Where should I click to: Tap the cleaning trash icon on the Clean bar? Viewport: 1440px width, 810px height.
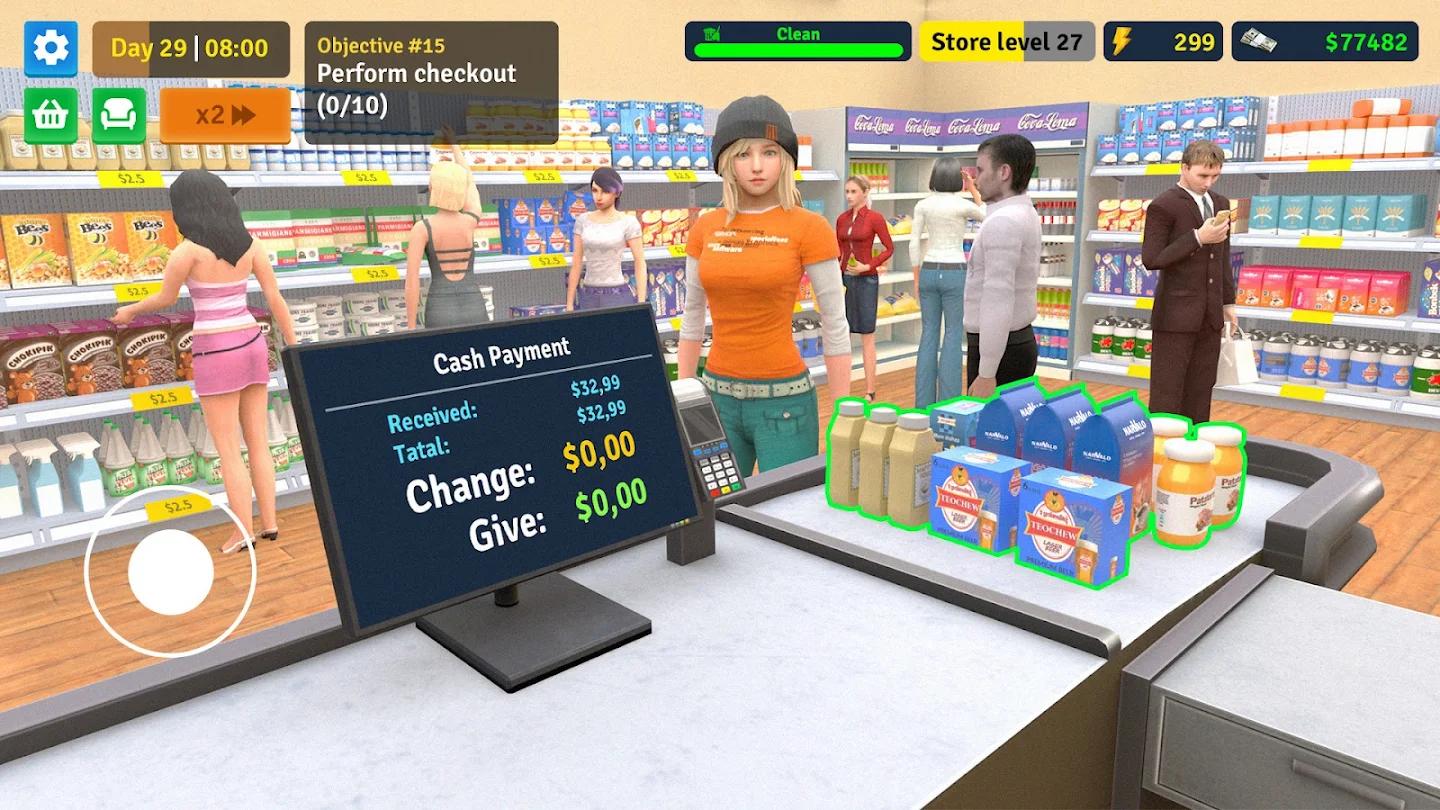712,35
